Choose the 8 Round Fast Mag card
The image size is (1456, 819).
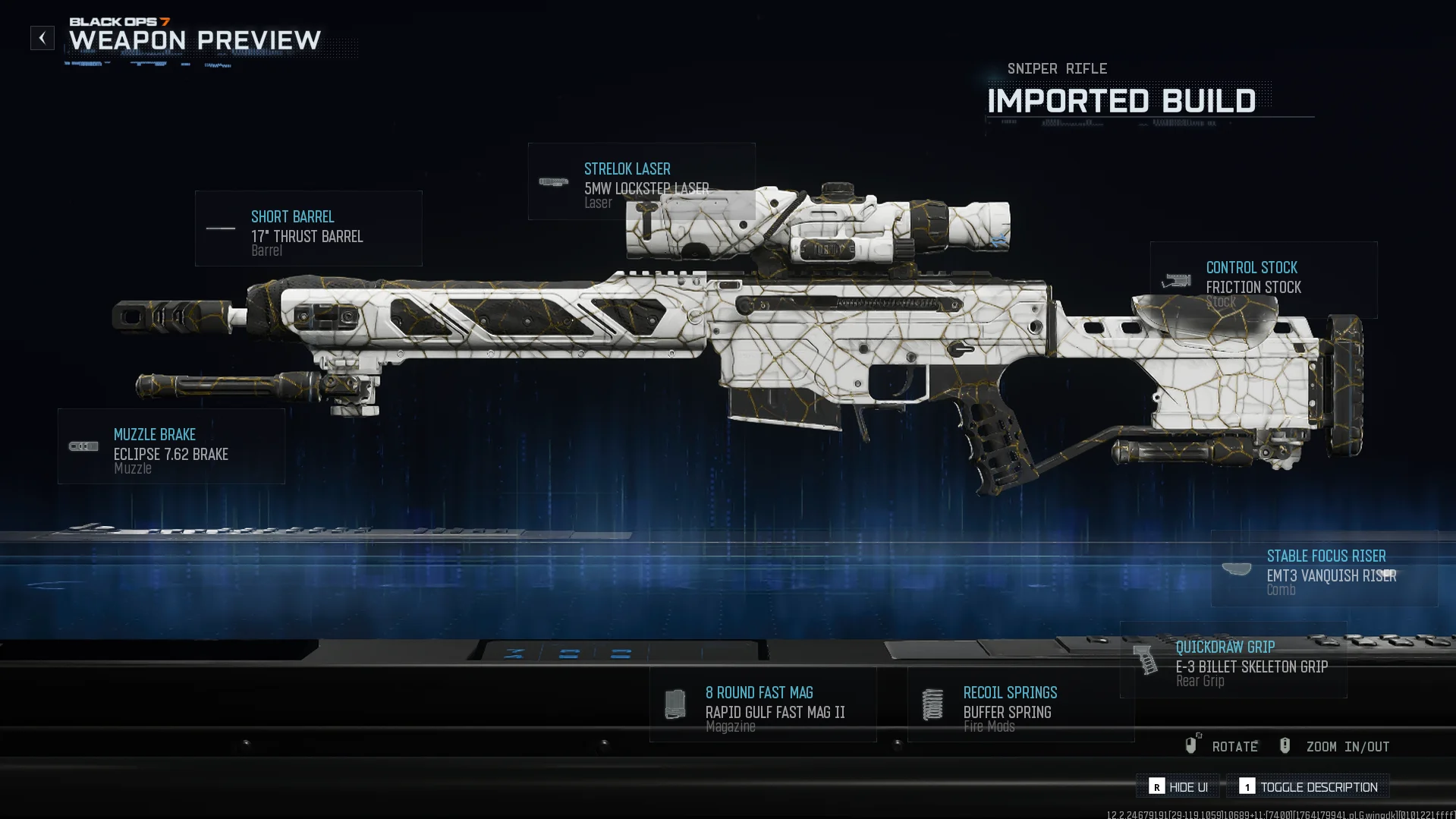pos(763,704)
